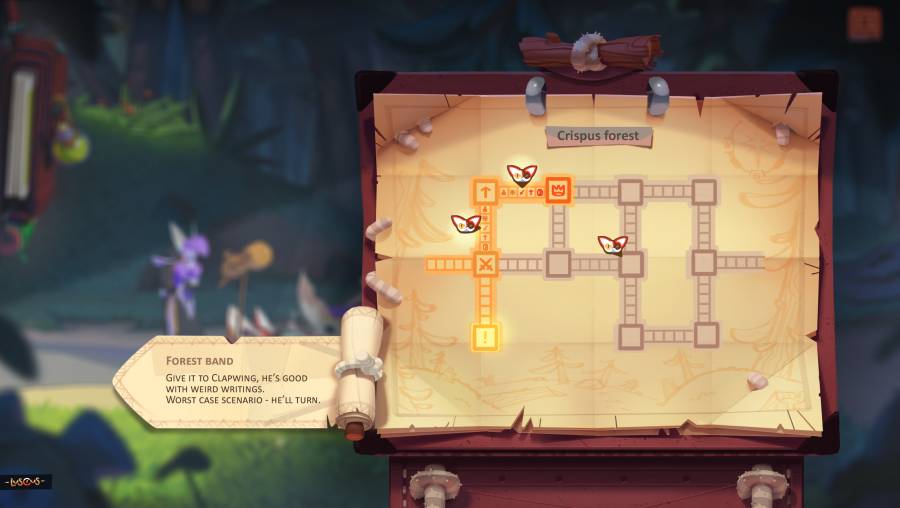Select the crown node on the map
This screenshot has width=900, height=508.
click(x=558, y=189)
